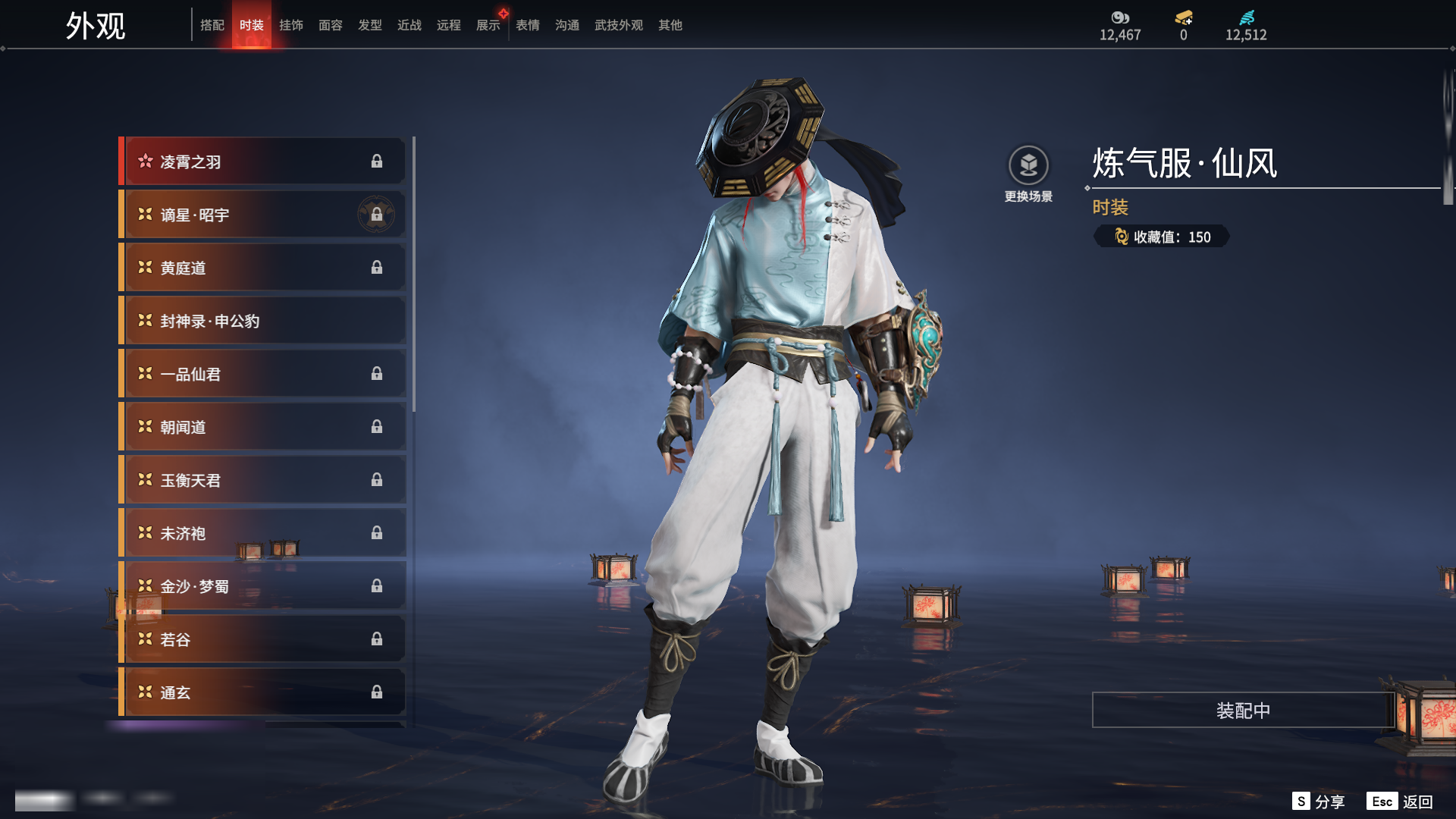
Task: Go back with the 返回 button
Action: tap(1400, 802)
